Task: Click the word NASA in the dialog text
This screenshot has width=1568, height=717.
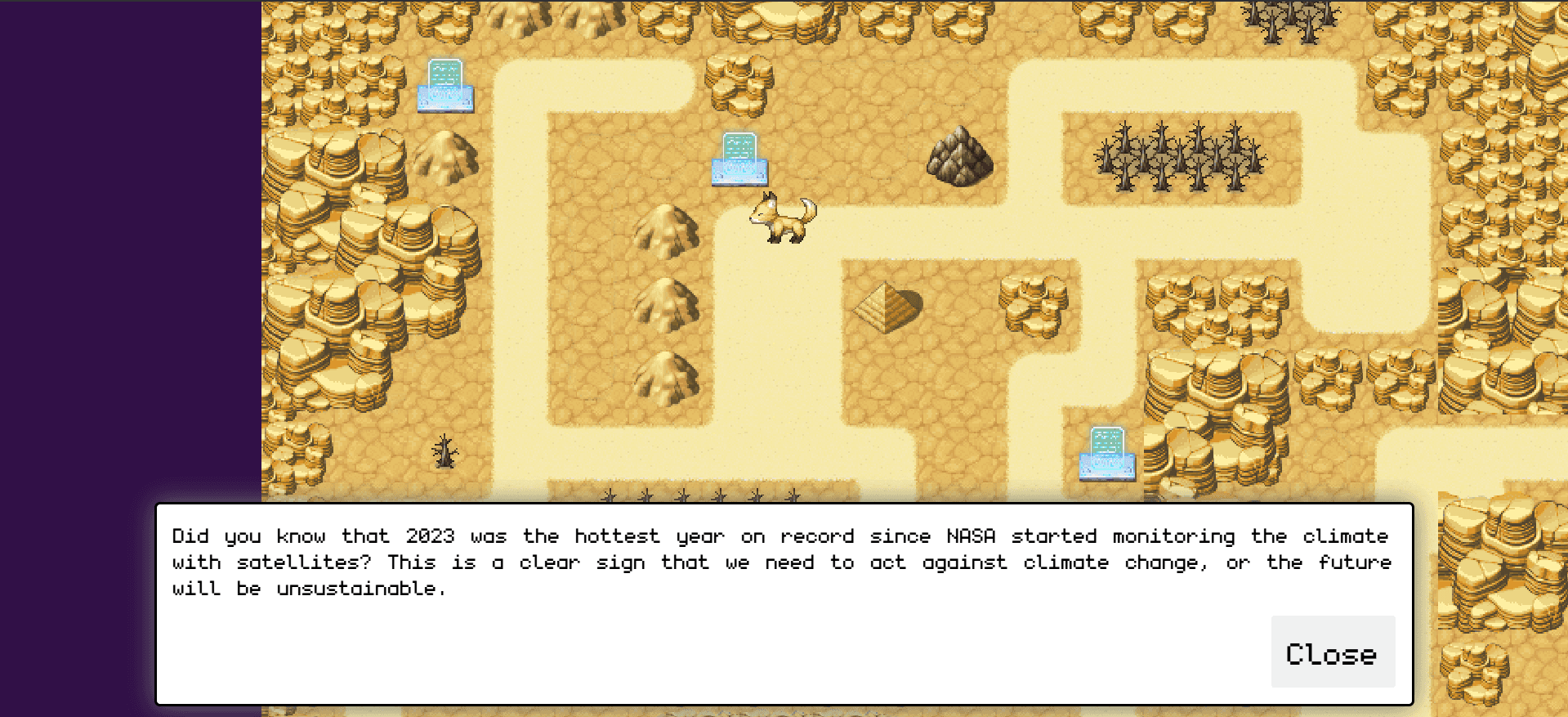Action: point(971,536)
